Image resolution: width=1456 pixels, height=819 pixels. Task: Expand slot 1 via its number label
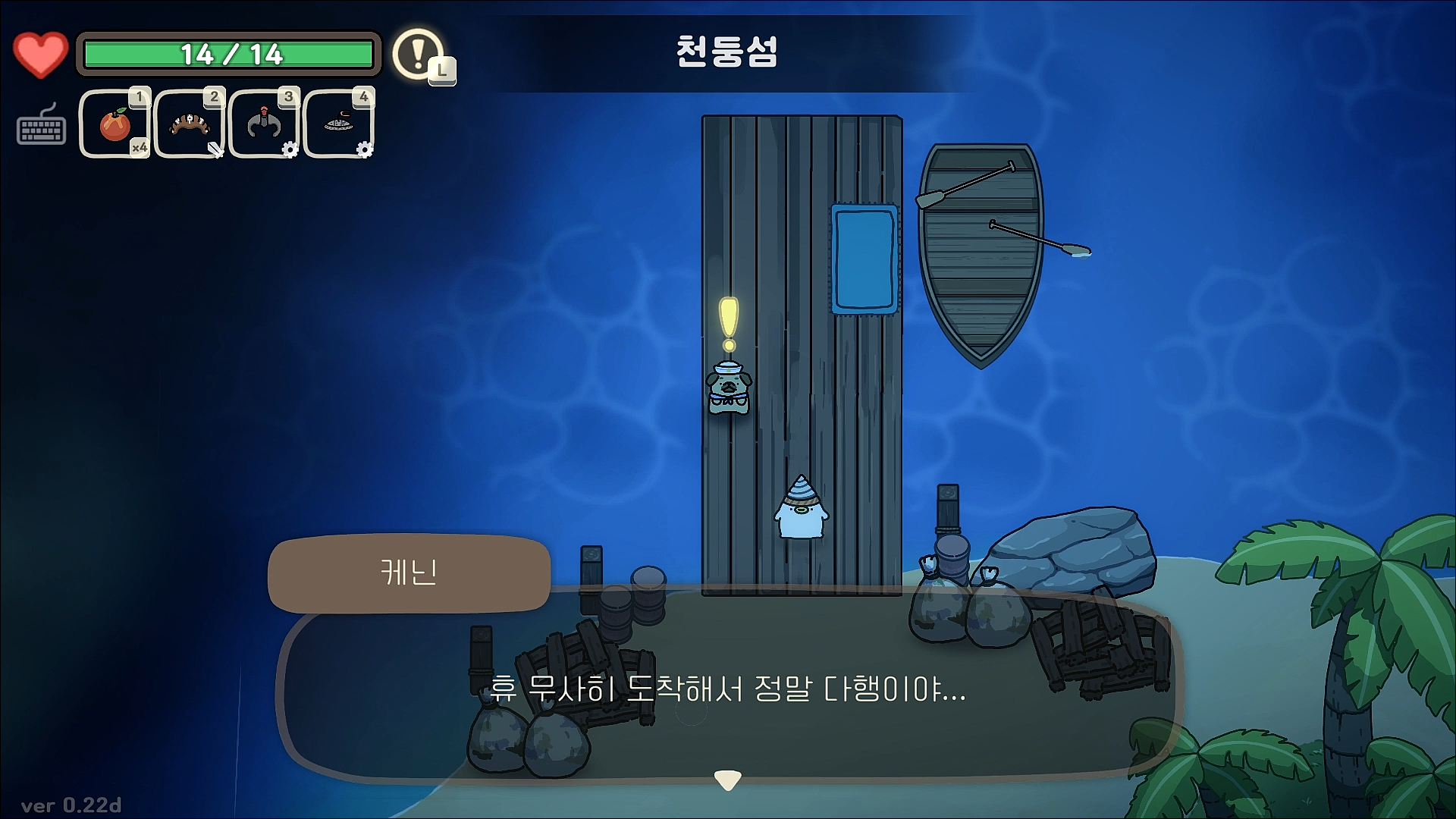click(x=140, y=96)
